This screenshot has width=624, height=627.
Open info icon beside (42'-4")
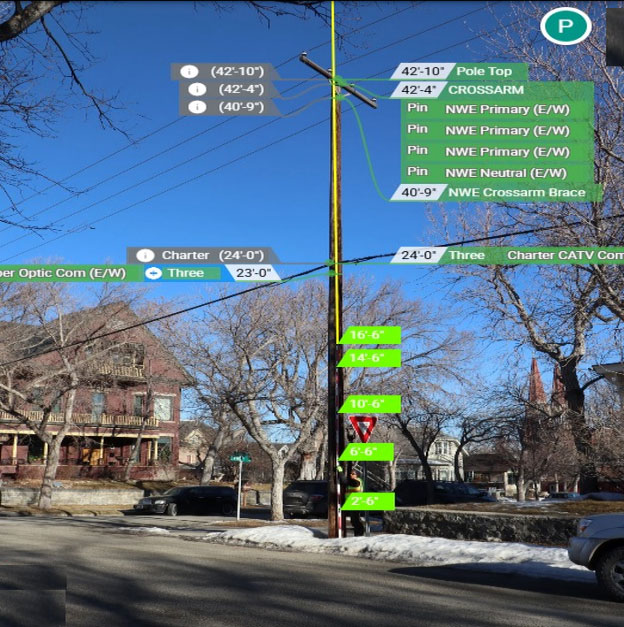198,89
